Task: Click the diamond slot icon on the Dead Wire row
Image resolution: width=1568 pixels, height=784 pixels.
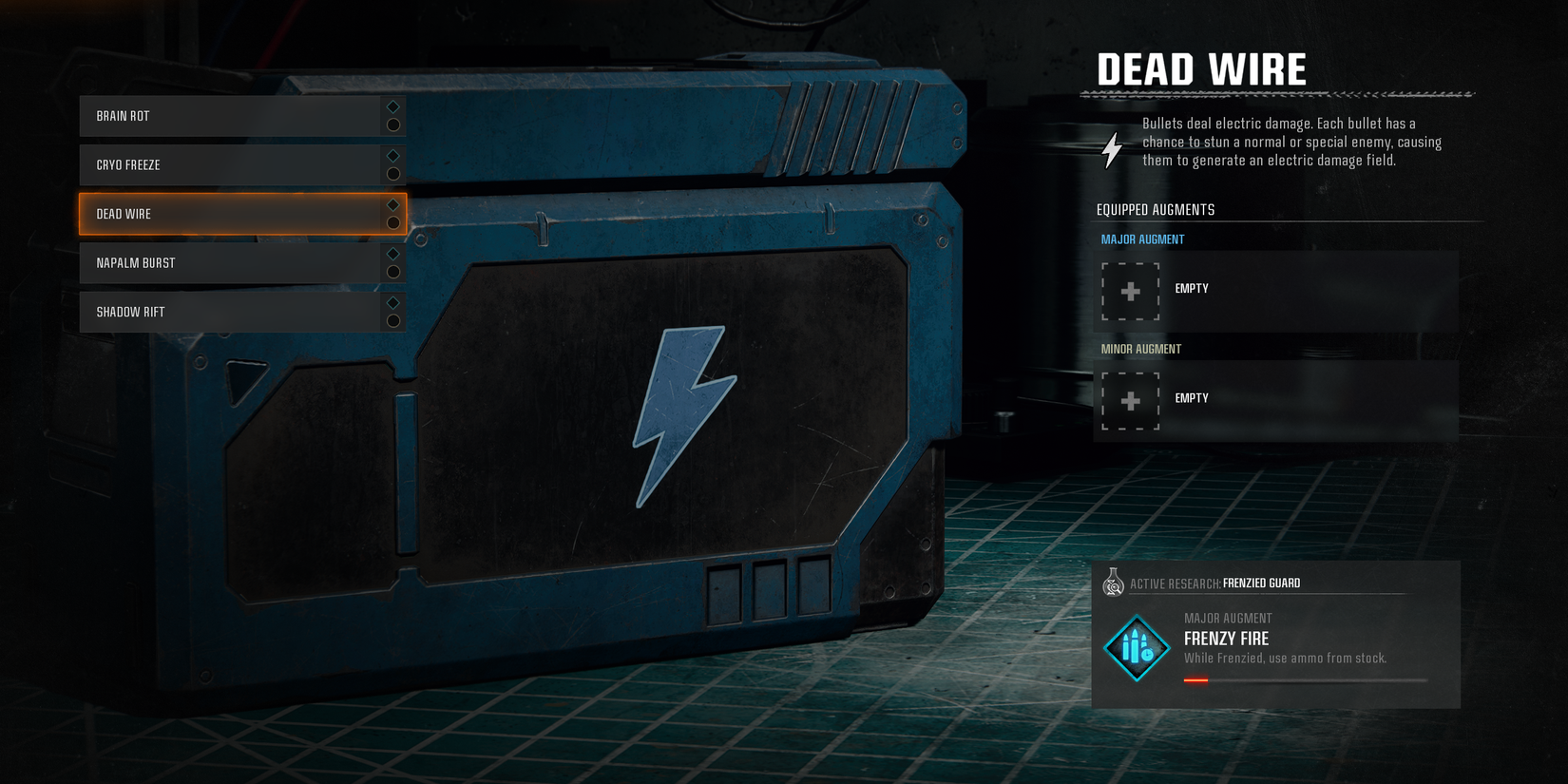Action: [x=392, y=205]
